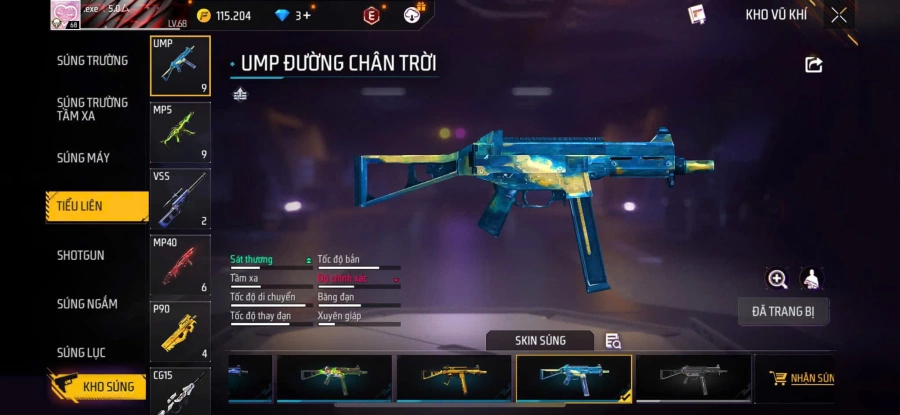Click the Nhận Súng cart button
The width and height of the screenshot is (900, 415).
click(x=802, y=378)
